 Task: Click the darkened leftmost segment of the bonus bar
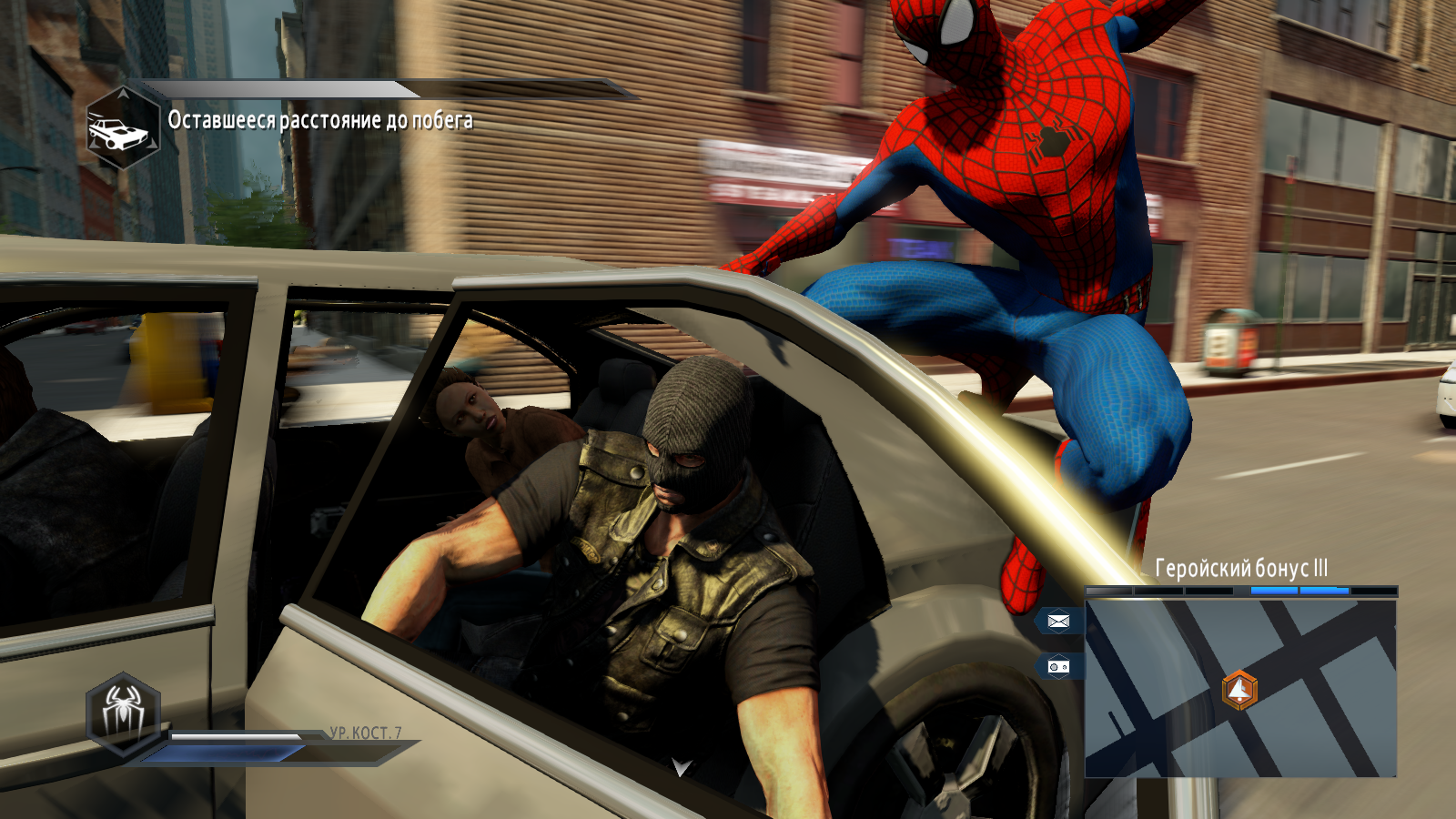[1108, 591]
